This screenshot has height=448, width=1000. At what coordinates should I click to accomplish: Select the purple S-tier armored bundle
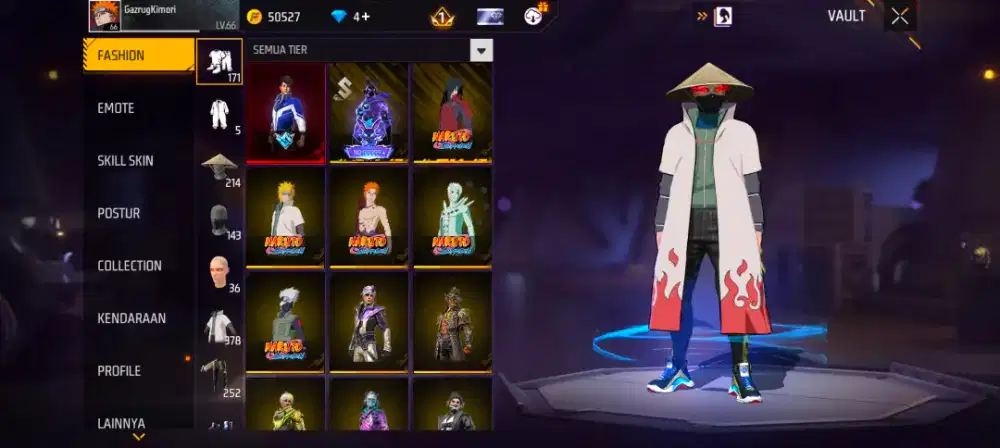click(369, 112)
